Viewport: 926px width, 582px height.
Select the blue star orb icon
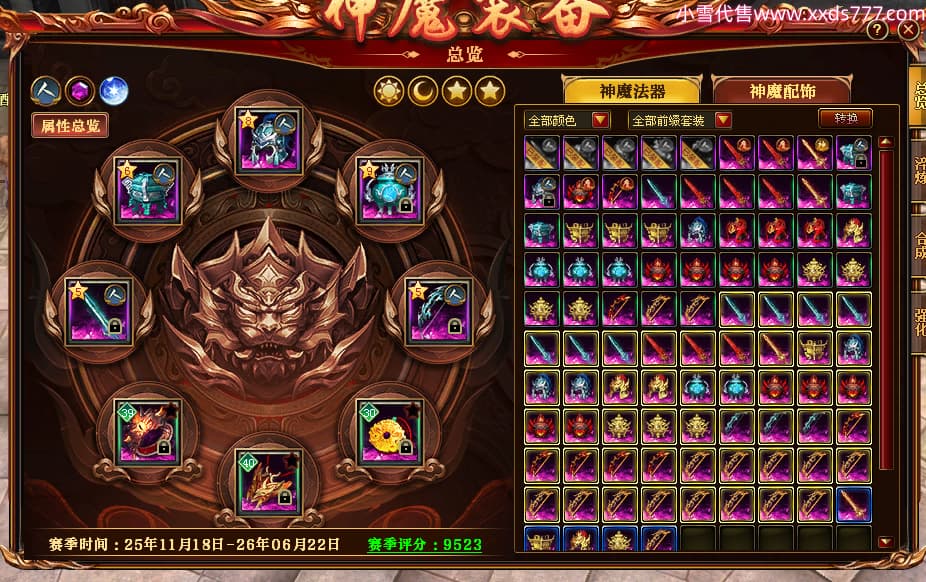pyautogui.click(x=113, y=91)
